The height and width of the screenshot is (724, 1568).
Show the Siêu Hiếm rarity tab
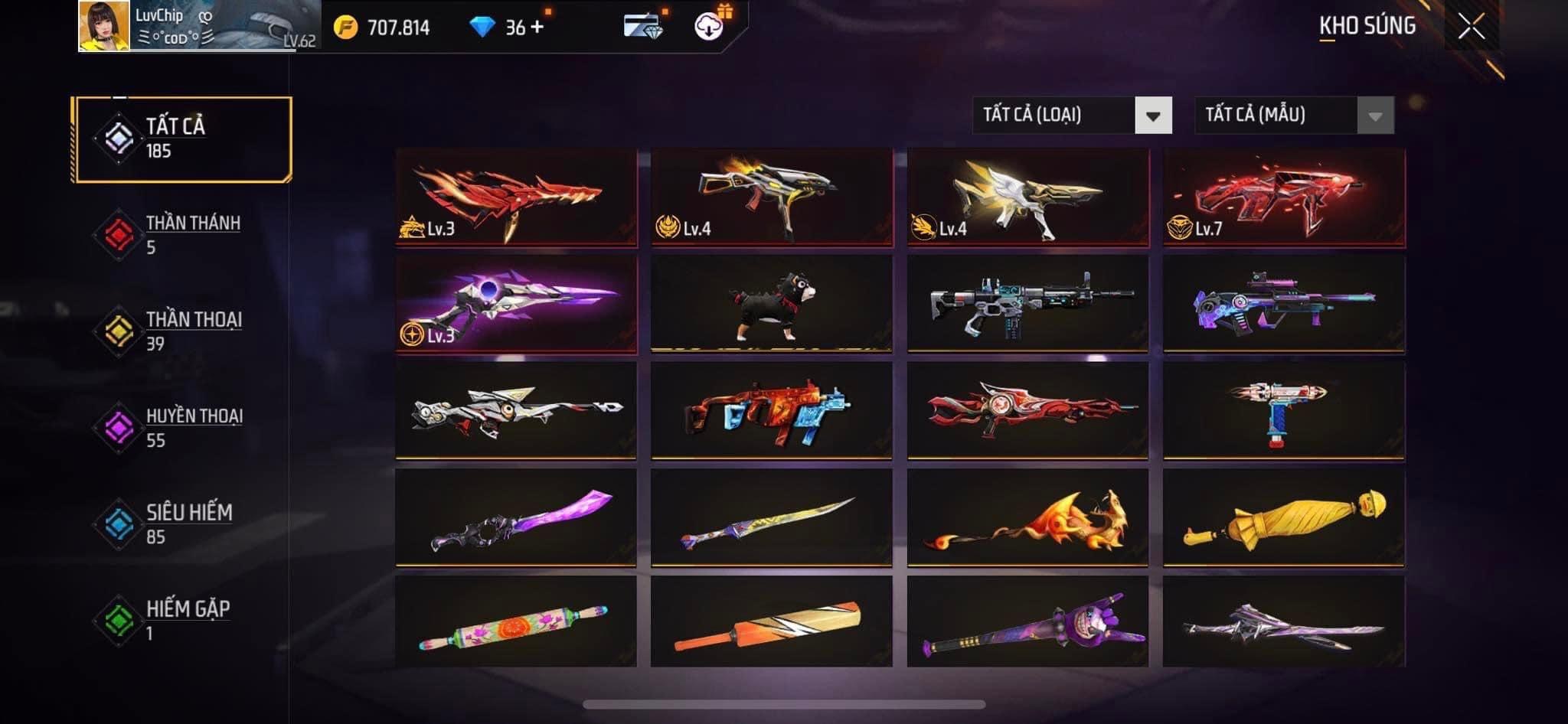pos(182,524)
